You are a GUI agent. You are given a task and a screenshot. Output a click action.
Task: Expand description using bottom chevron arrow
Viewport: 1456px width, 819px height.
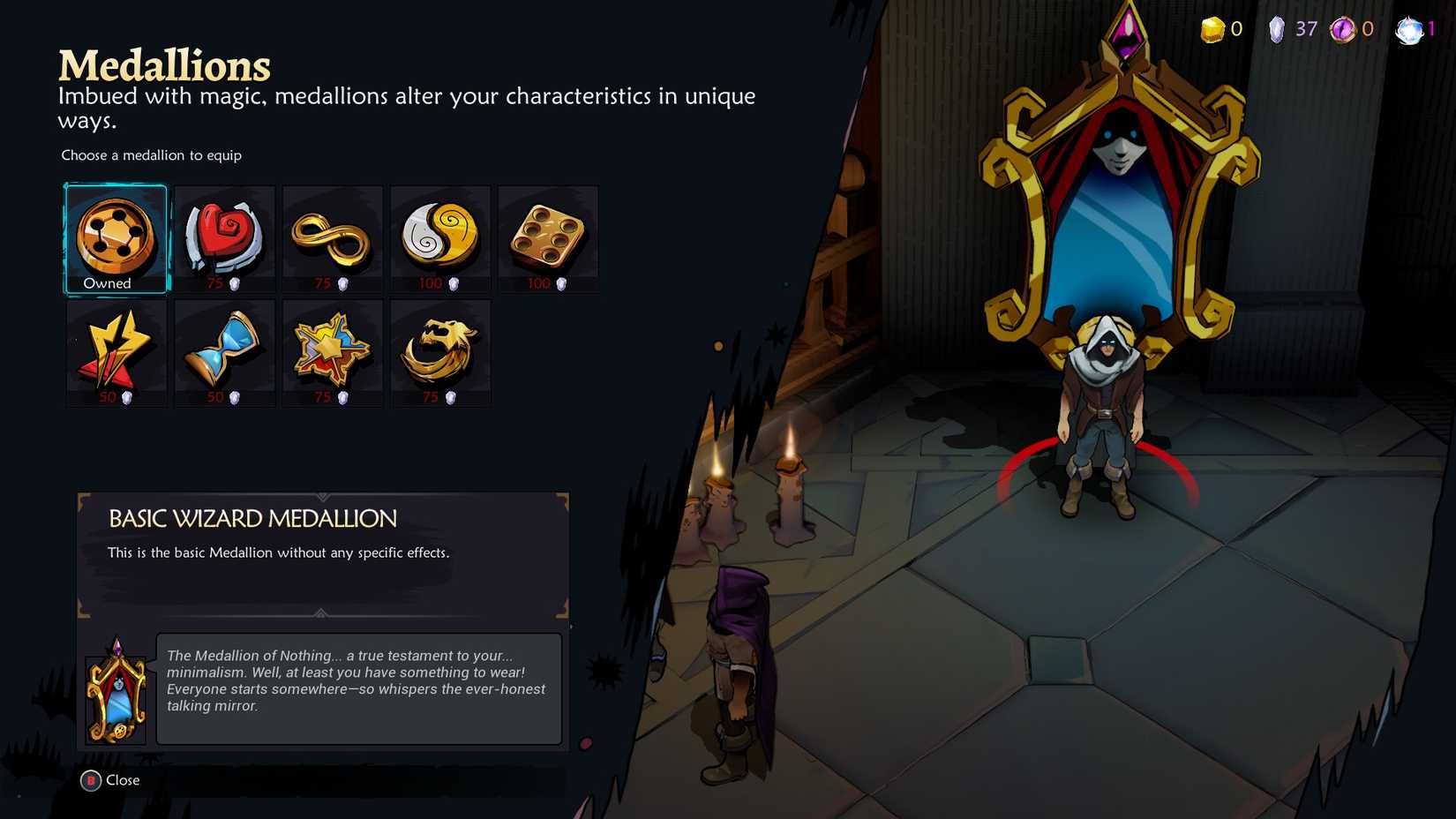tap(321, 614)
